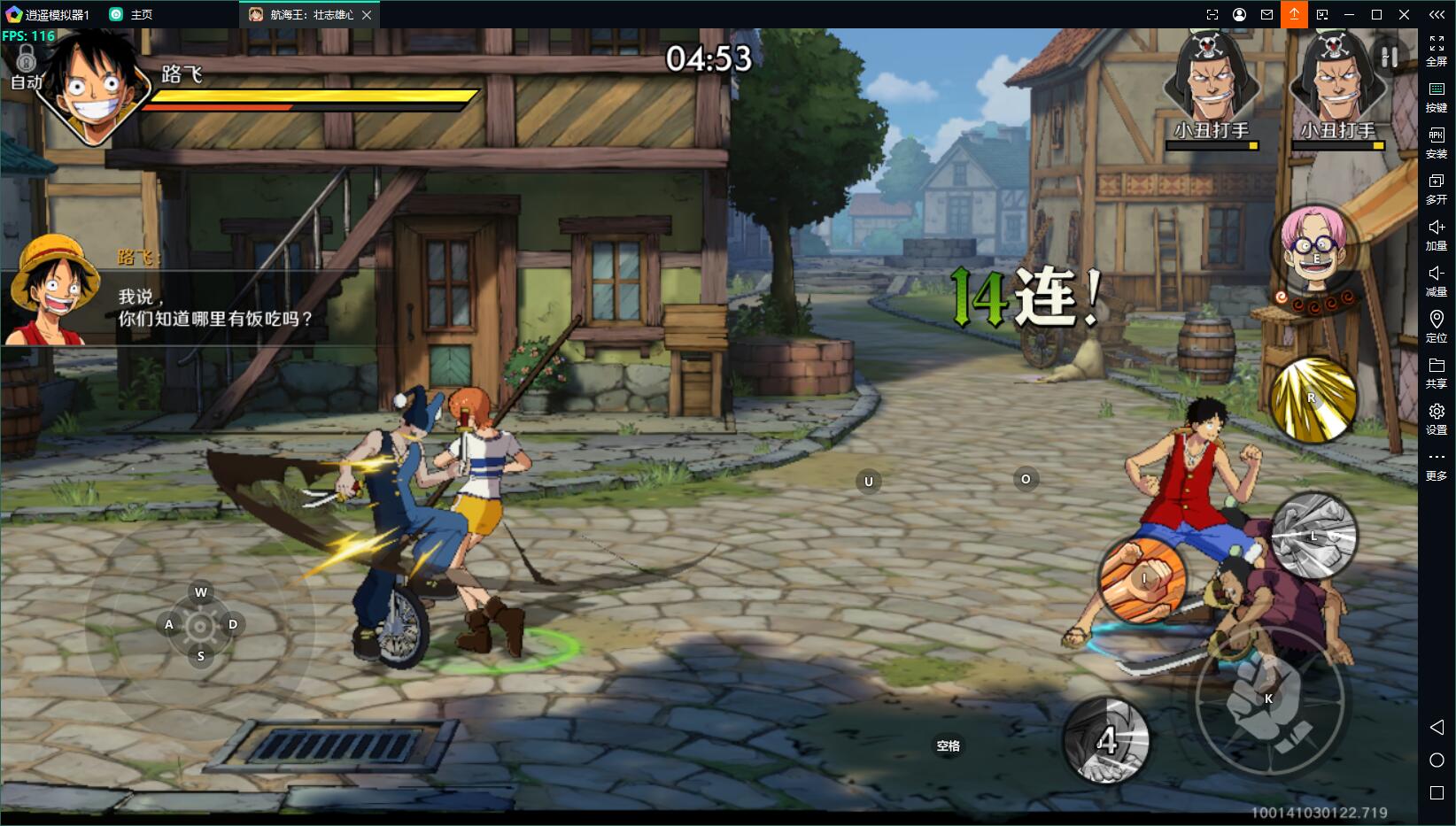The width and height of the screenshot is (1456, 826).
Task: Close the 航海王 emulator tab
Action: coord(367,15)
